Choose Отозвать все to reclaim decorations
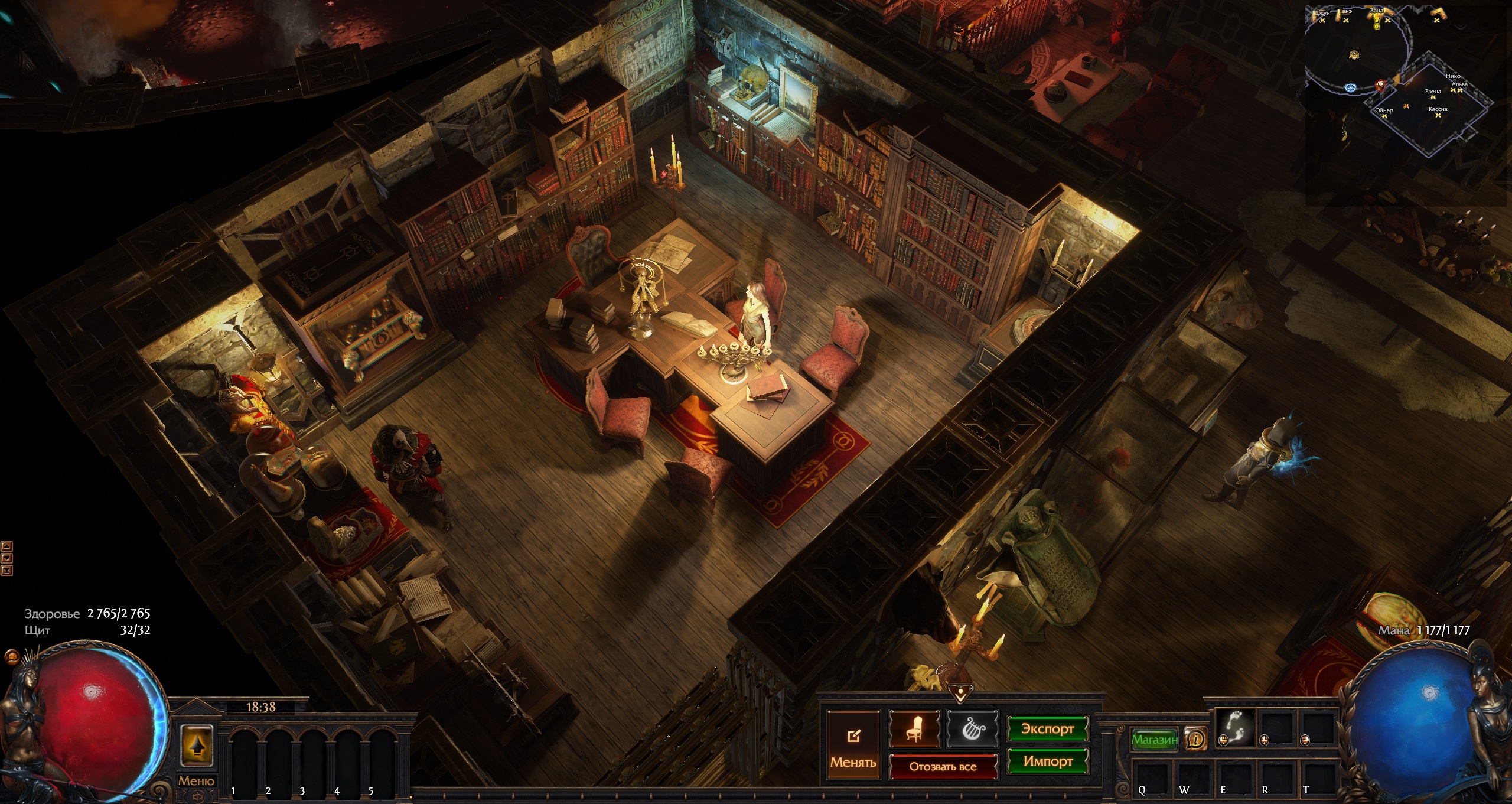Screen dimensions: 1512x804 [x=943, y=766]
